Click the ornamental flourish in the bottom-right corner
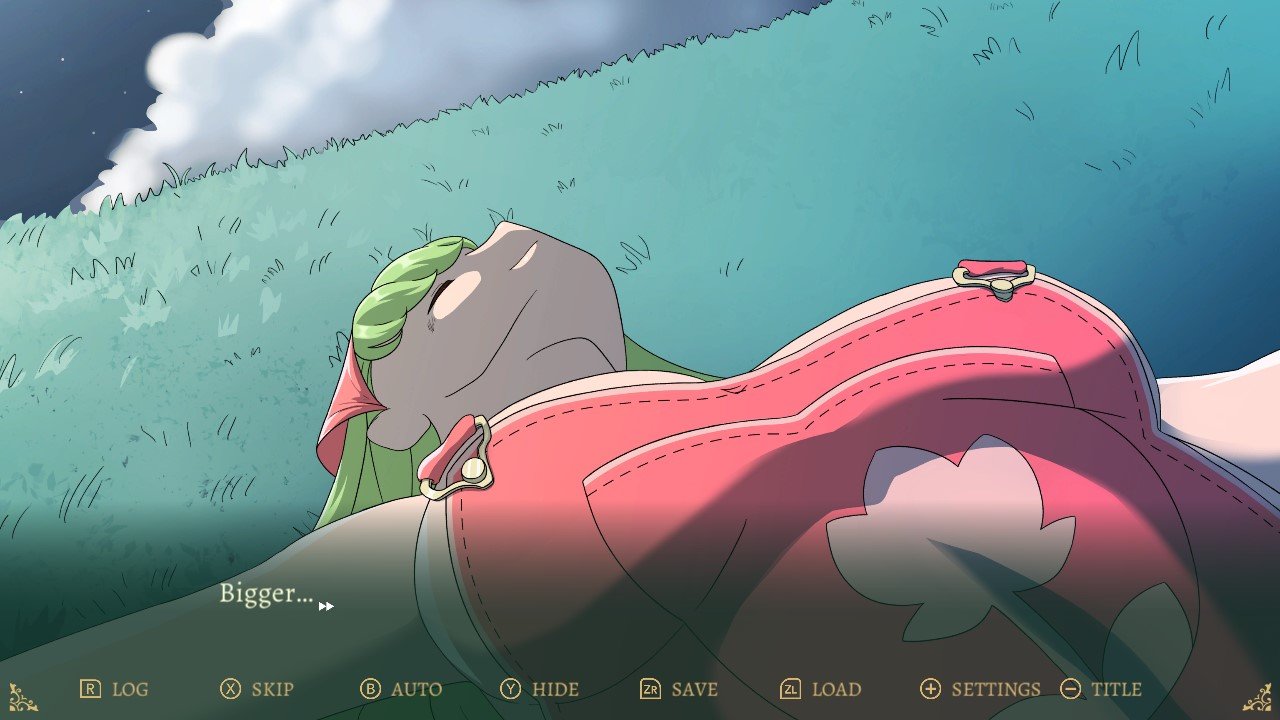1280x720 pixels. tap(1258, 697)
